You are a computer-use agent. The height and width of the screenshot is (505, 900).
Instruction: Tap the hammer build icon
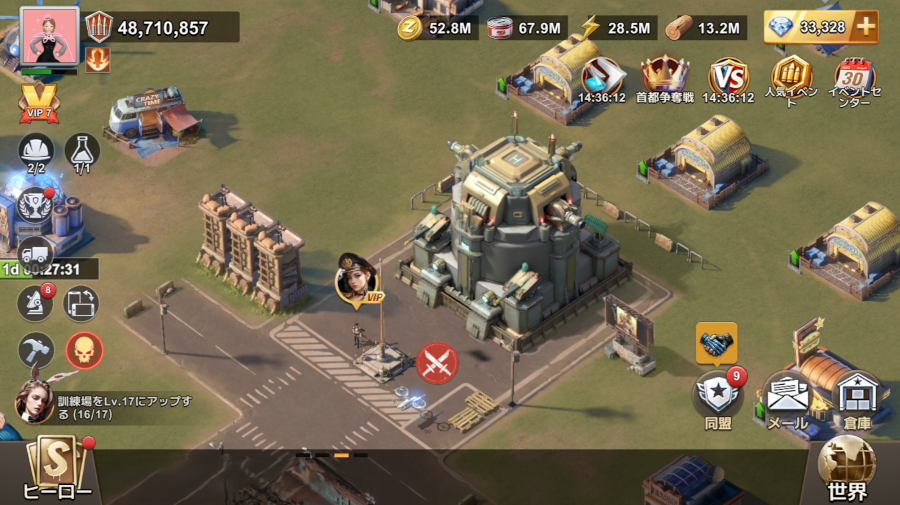[36, 350]
